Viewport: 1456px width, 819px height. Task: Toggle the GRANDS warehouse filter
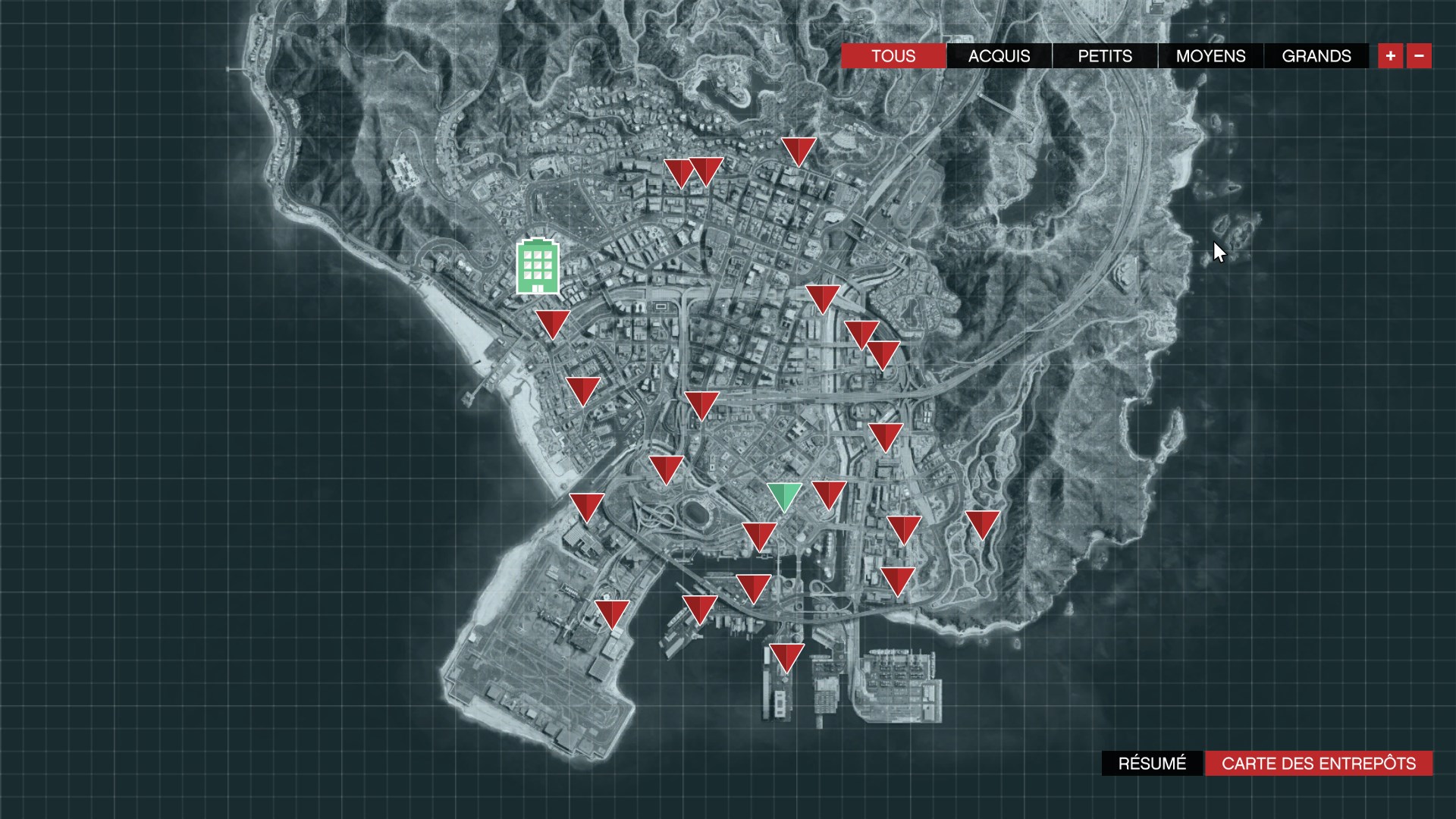tap(1315, 55)
